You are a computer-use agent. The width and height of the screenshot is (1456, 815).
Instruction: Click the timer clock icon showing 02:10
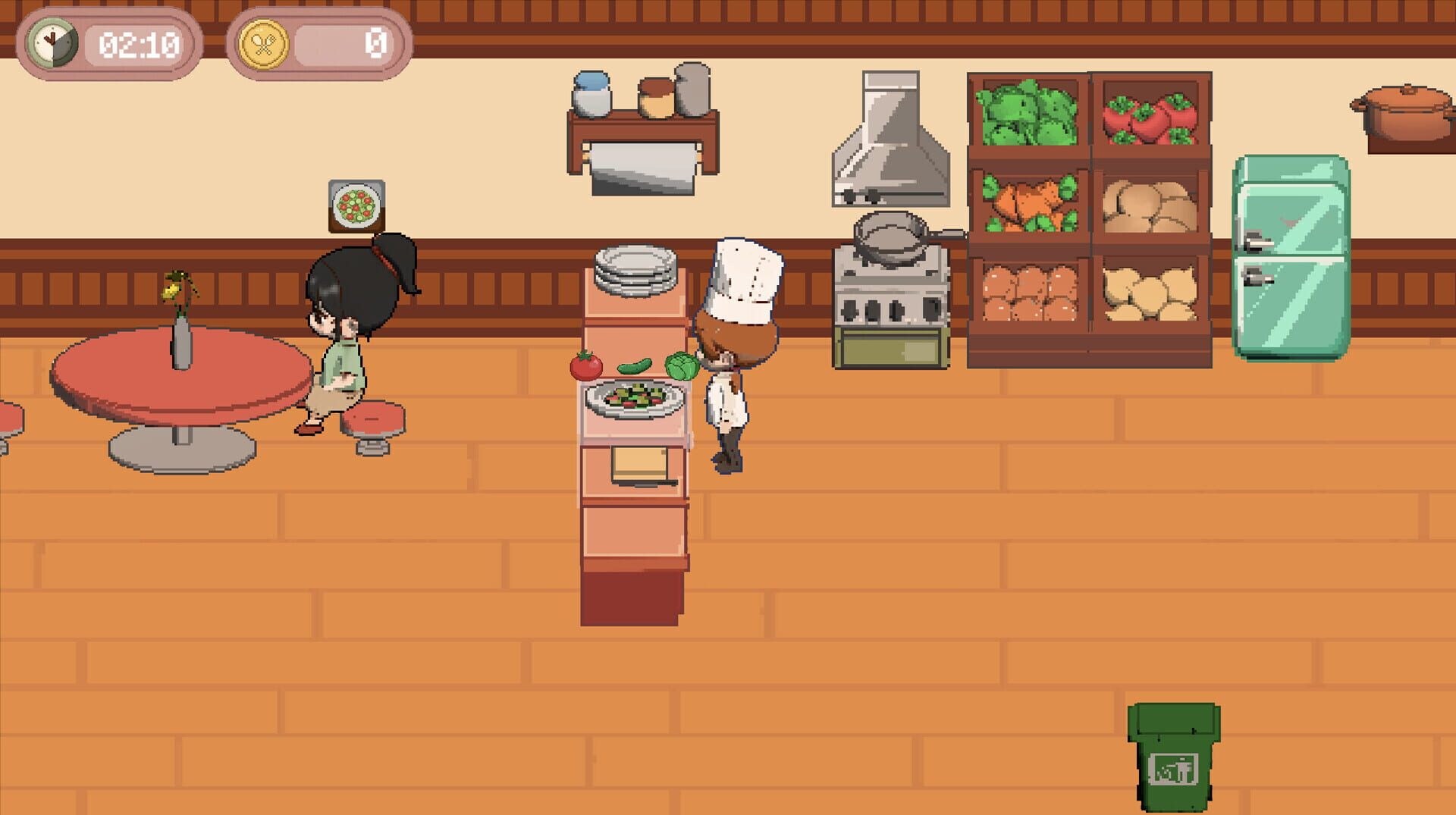52,42
